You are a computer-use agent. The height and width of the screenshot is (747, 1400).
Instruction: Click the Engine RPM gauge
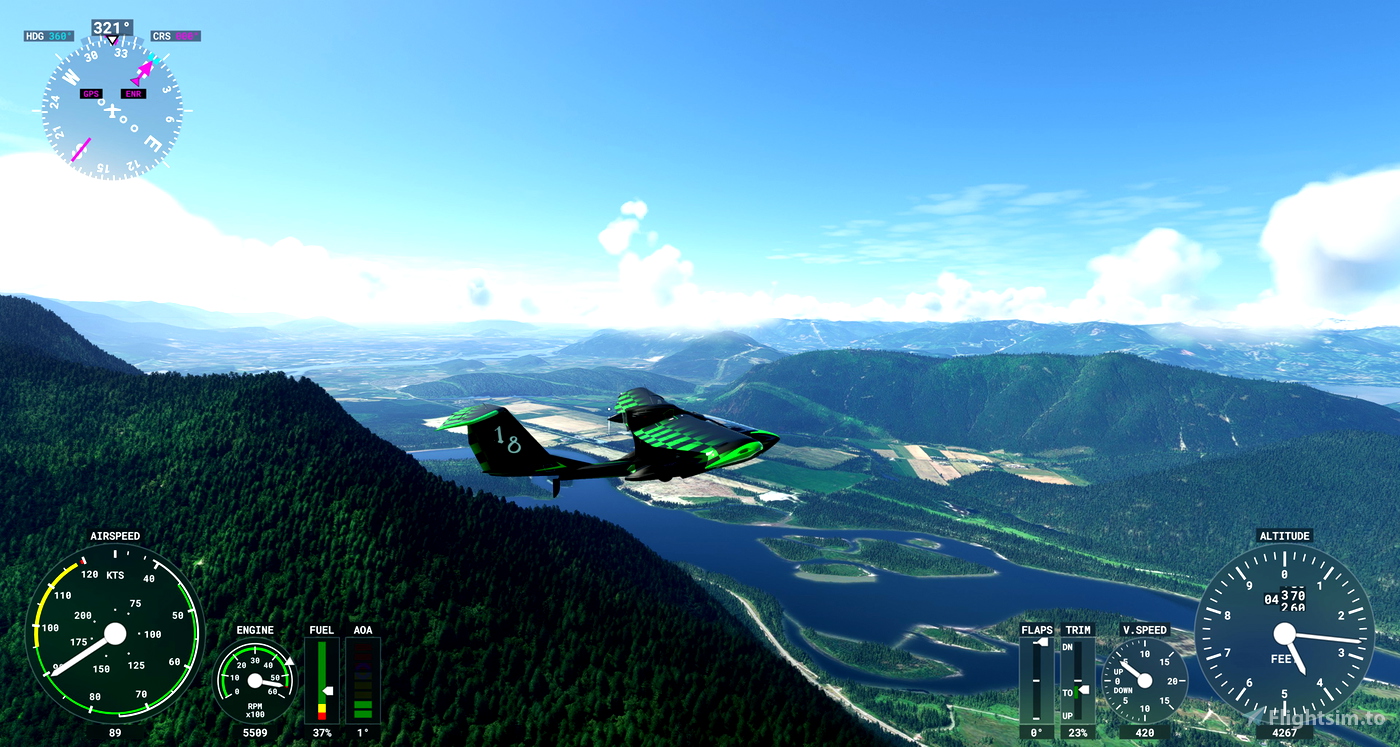click(x=254, y=681)
